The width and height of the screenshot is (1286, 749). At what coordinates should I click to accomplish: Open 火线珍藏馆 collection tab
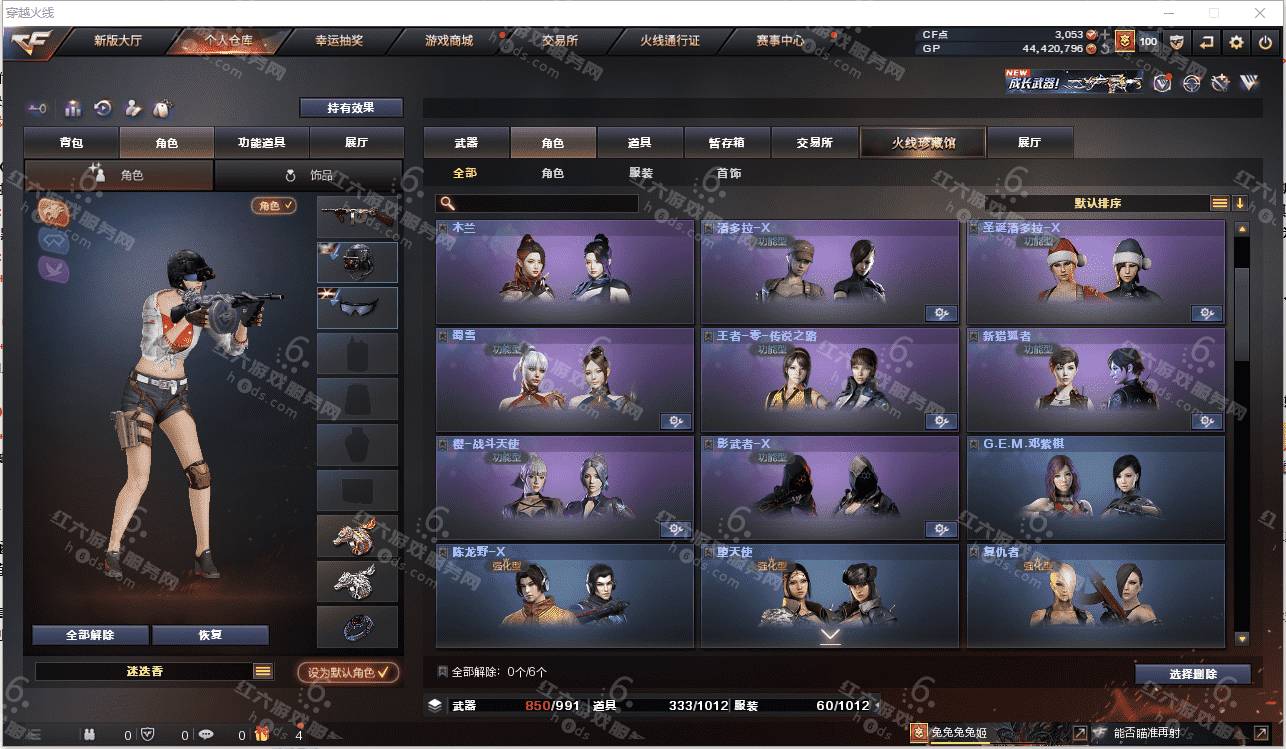pos(923,143)
